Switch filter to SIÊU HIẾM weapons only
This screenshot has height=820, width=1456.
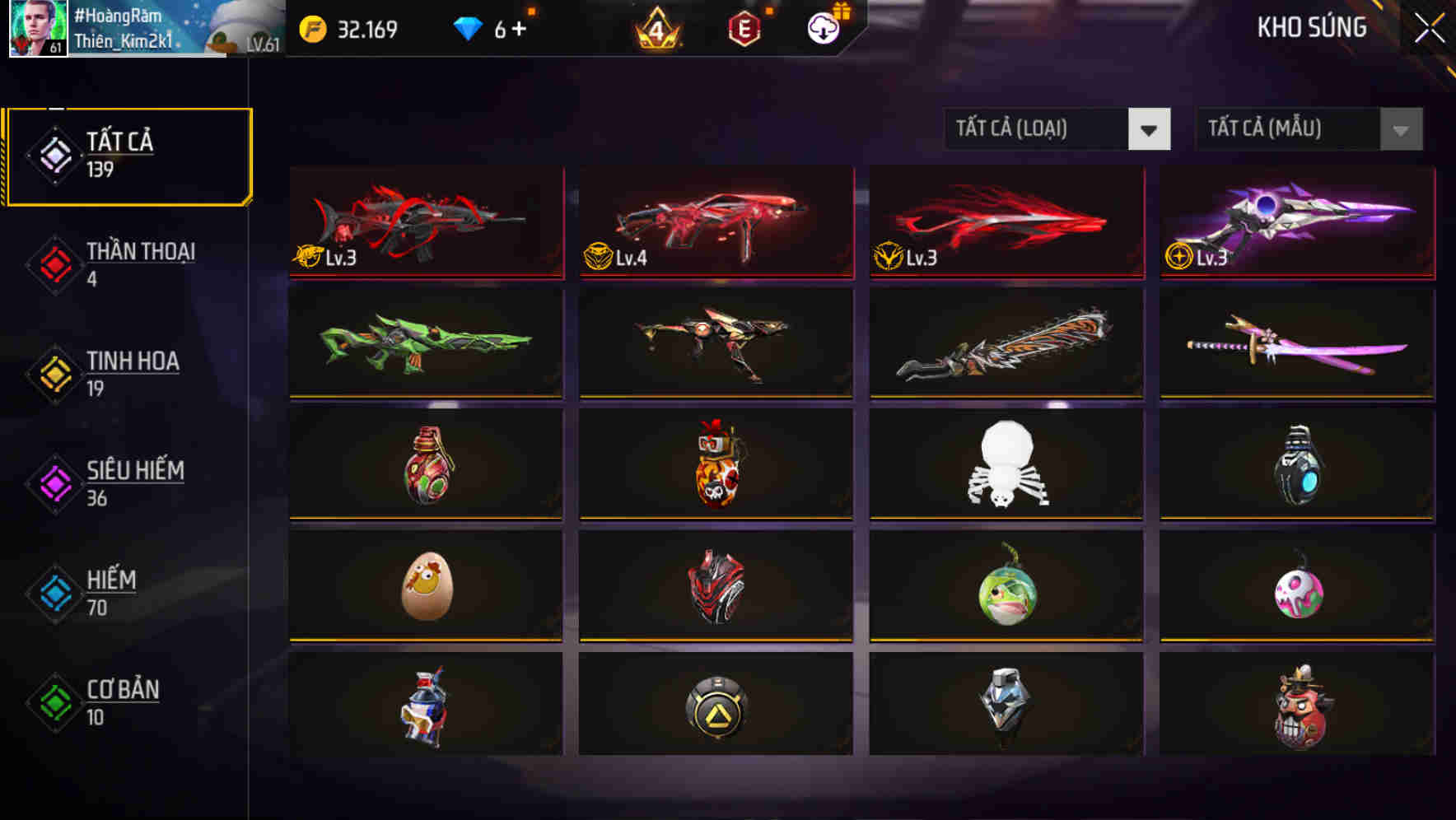tap(136, 484)
